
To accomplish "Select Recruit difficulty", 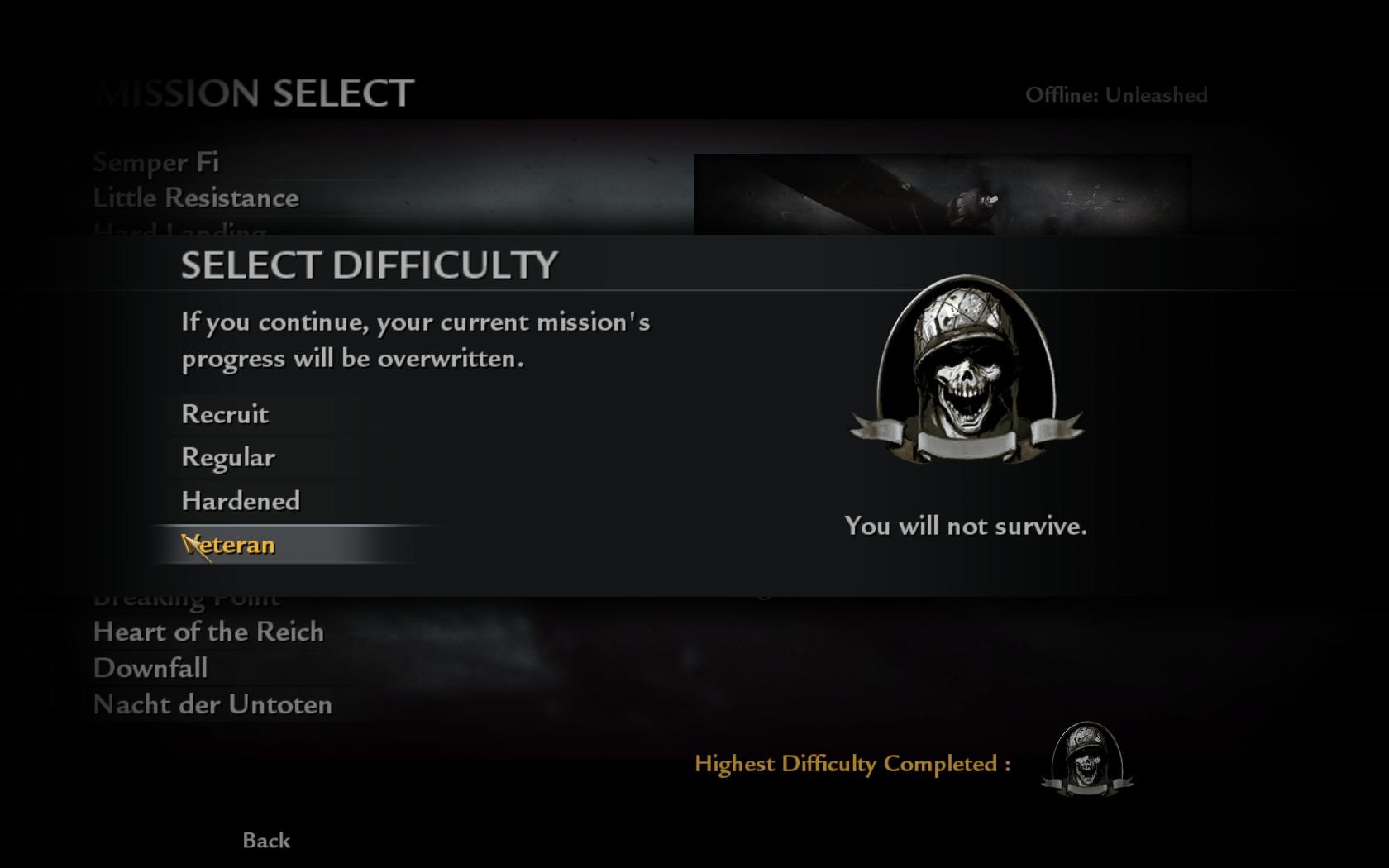I will click(x=225, y=414).
